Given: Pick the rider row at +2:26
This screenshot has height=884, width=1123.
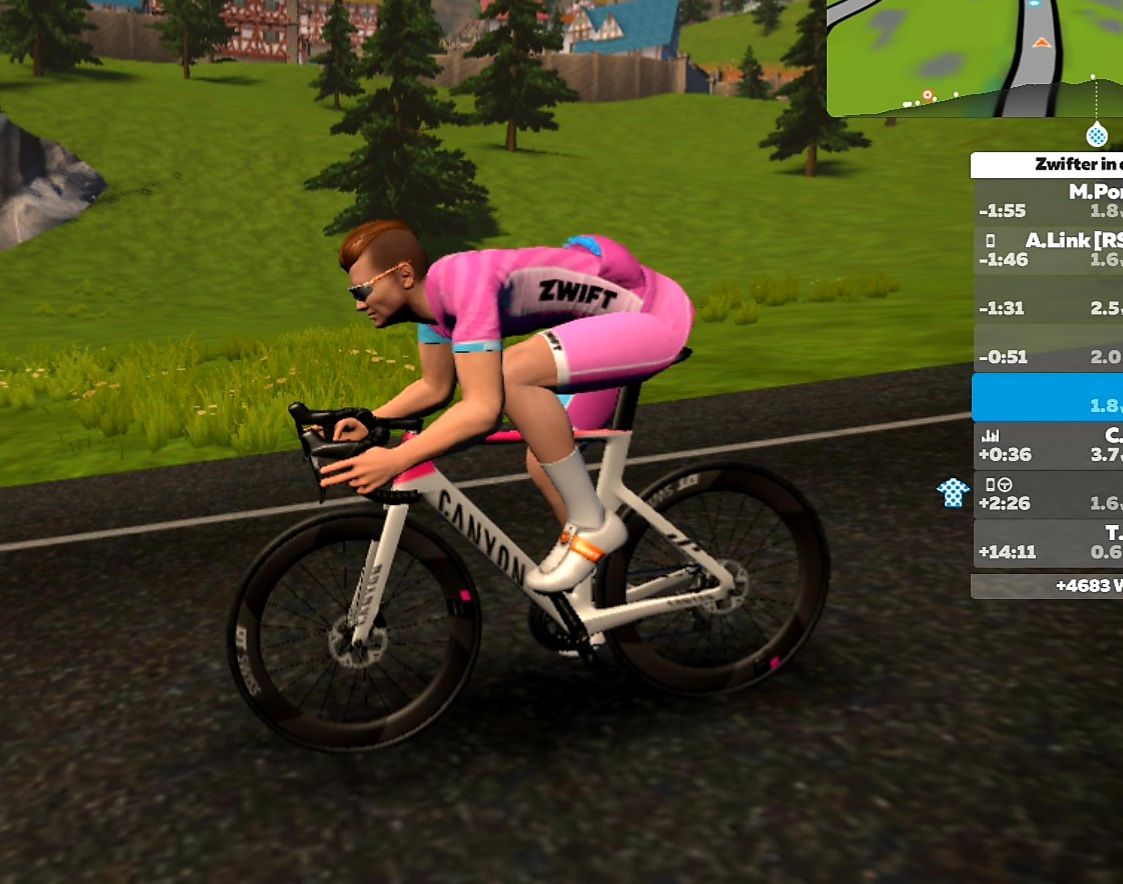Looking at the screenshot, I should click(x=1047, y=494).
